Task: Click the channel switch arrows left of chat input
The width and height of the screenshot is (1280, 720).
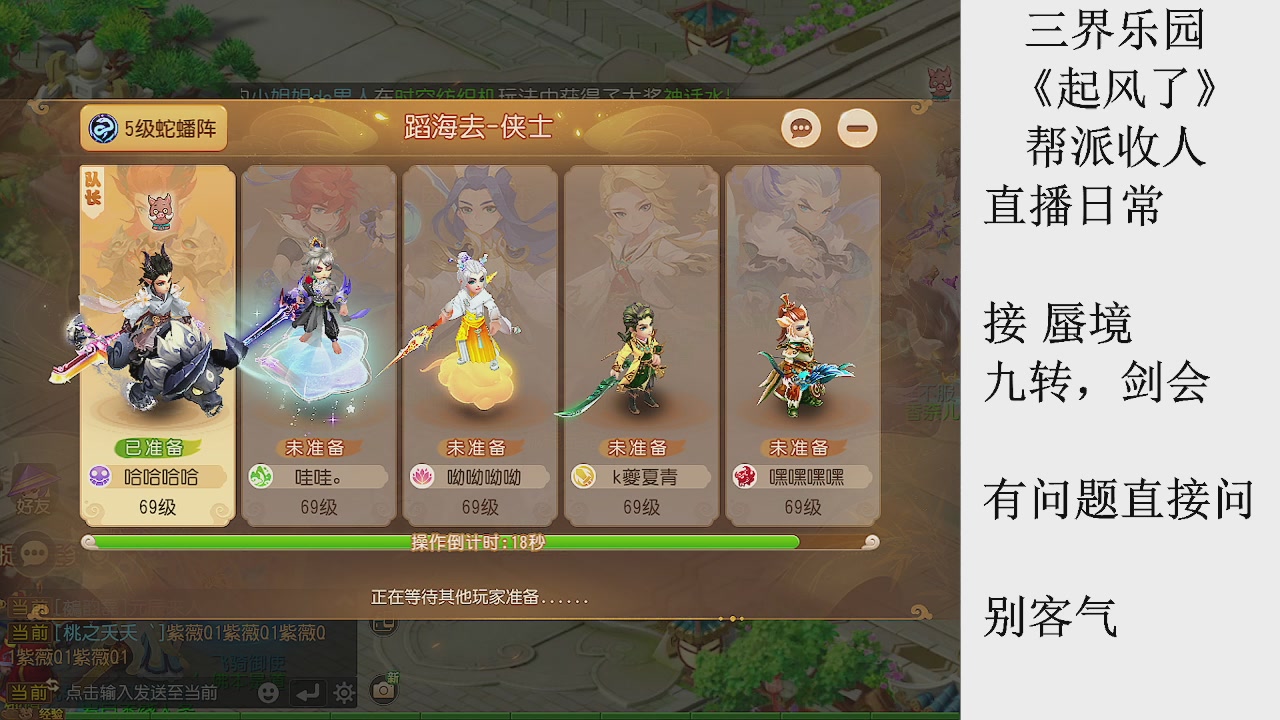Action: pos(53,685)
